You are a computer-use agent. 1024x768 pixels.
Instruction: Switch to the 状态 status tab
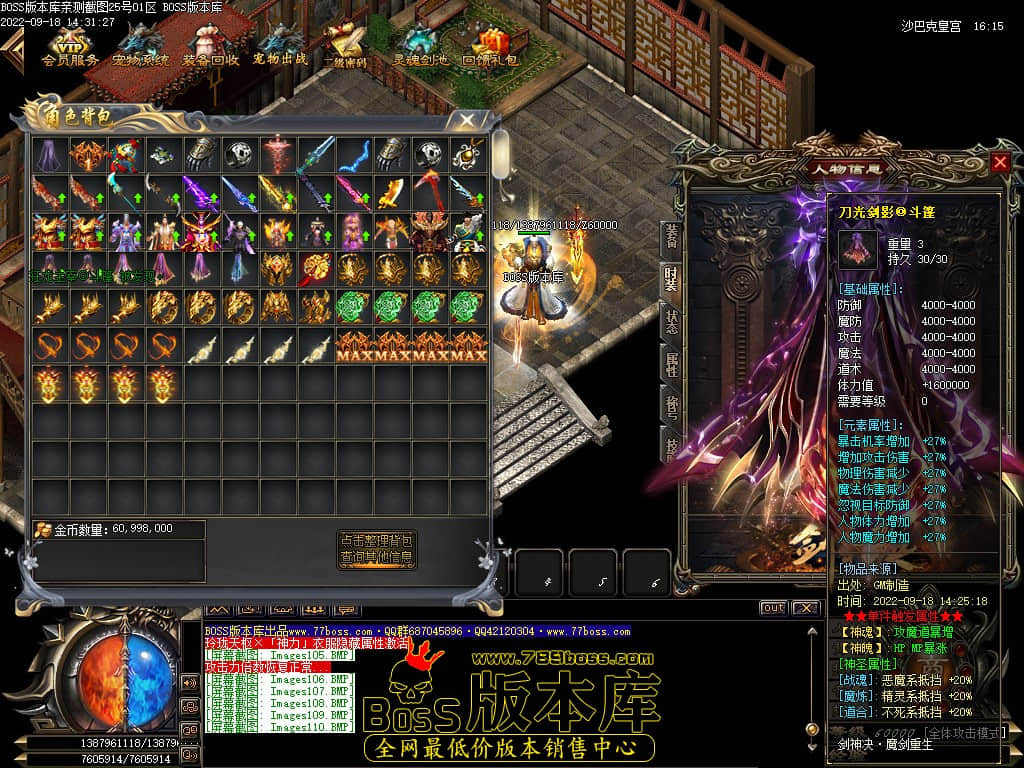pyautogui.click(x=672, y=322)
